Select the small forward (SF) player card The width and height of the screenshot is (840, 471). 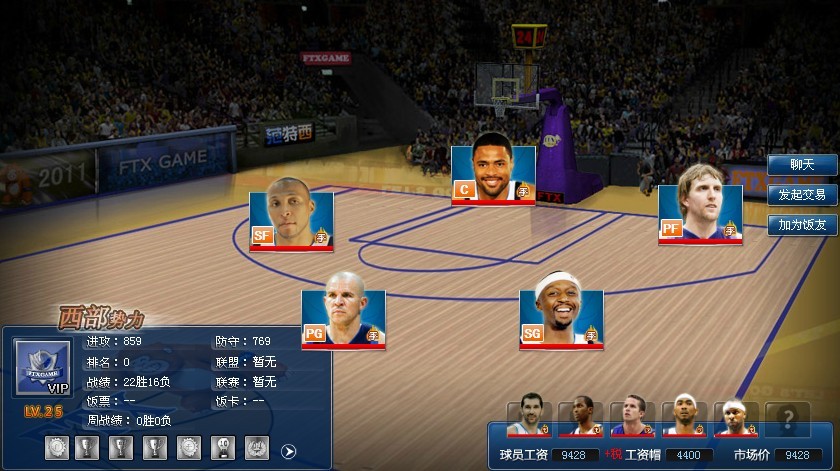click(291, 220)
